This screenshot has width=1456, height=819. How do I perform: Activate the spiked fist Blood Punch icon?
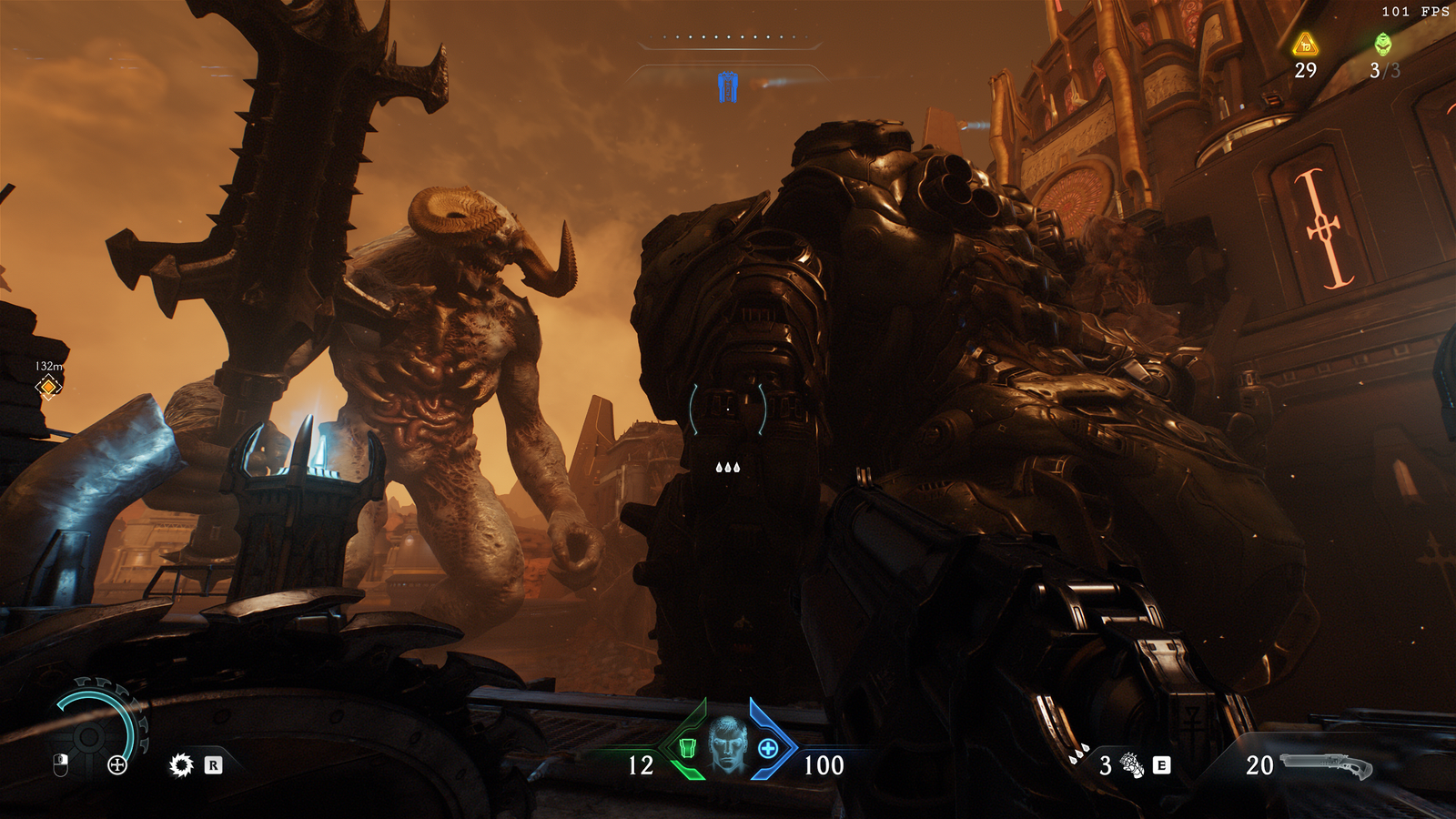[1132, 765]
